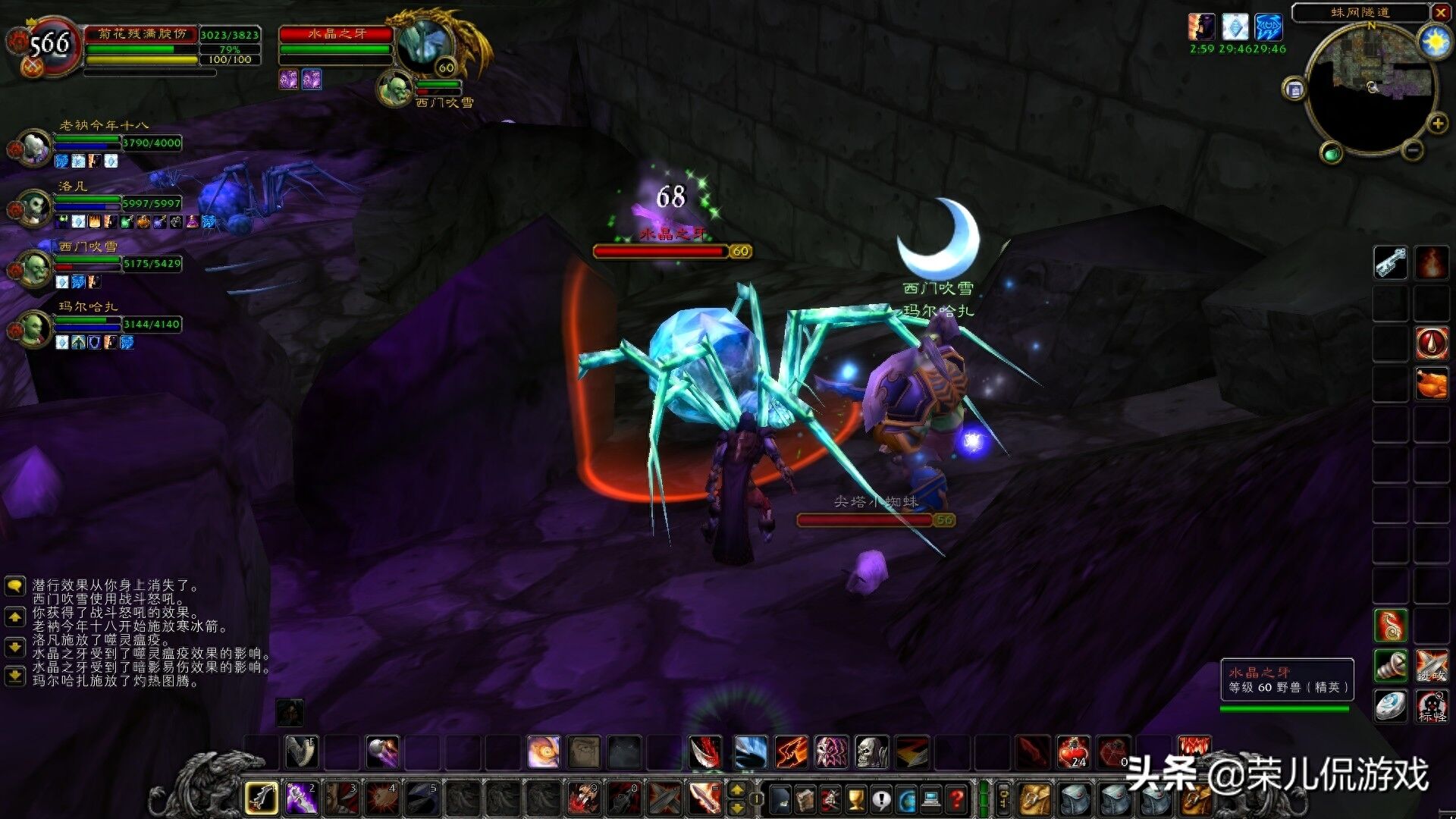Click the sun day-night indicator on minimap
Image resolution: width=1456 pixels, height=819 pixels.
click(x=1435, y=41)
